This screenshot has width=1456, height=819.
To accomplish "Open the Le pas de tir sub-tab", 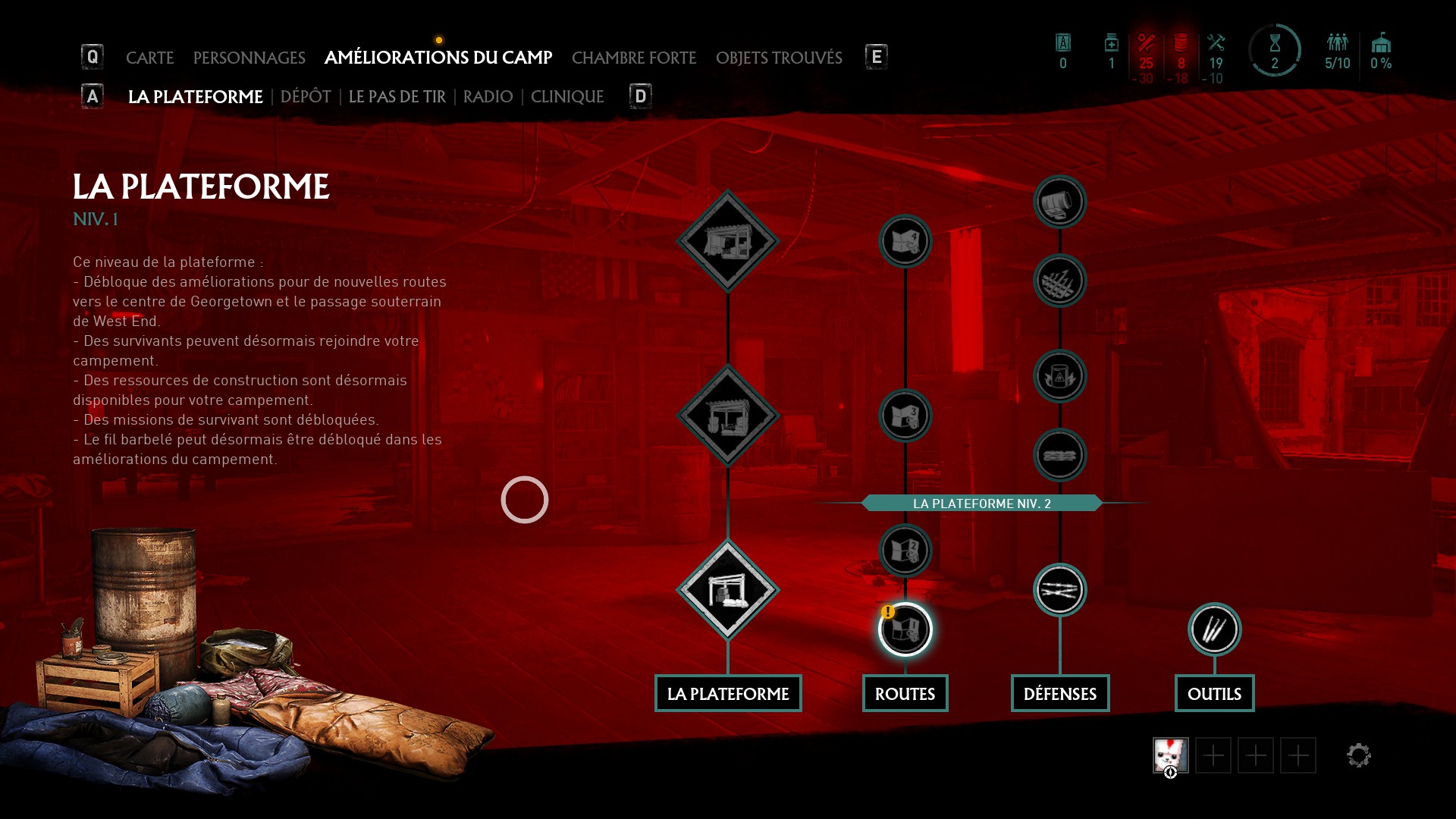I will point(397,97).
